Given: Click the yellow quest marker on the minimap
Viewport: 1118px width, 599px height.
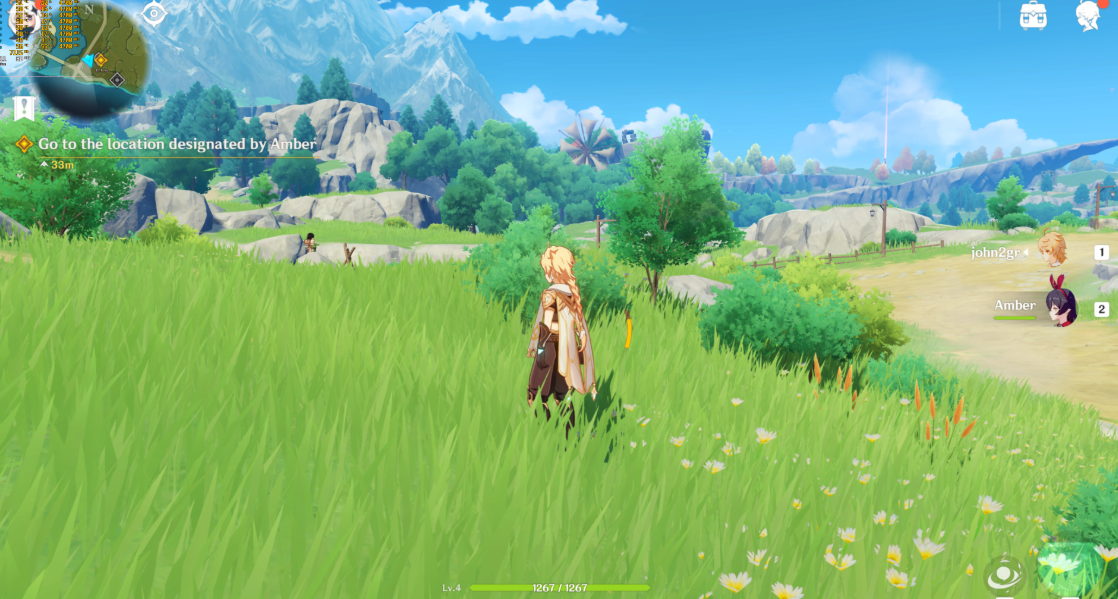Looking at the screenshot, I should click(x=100, y=60).
